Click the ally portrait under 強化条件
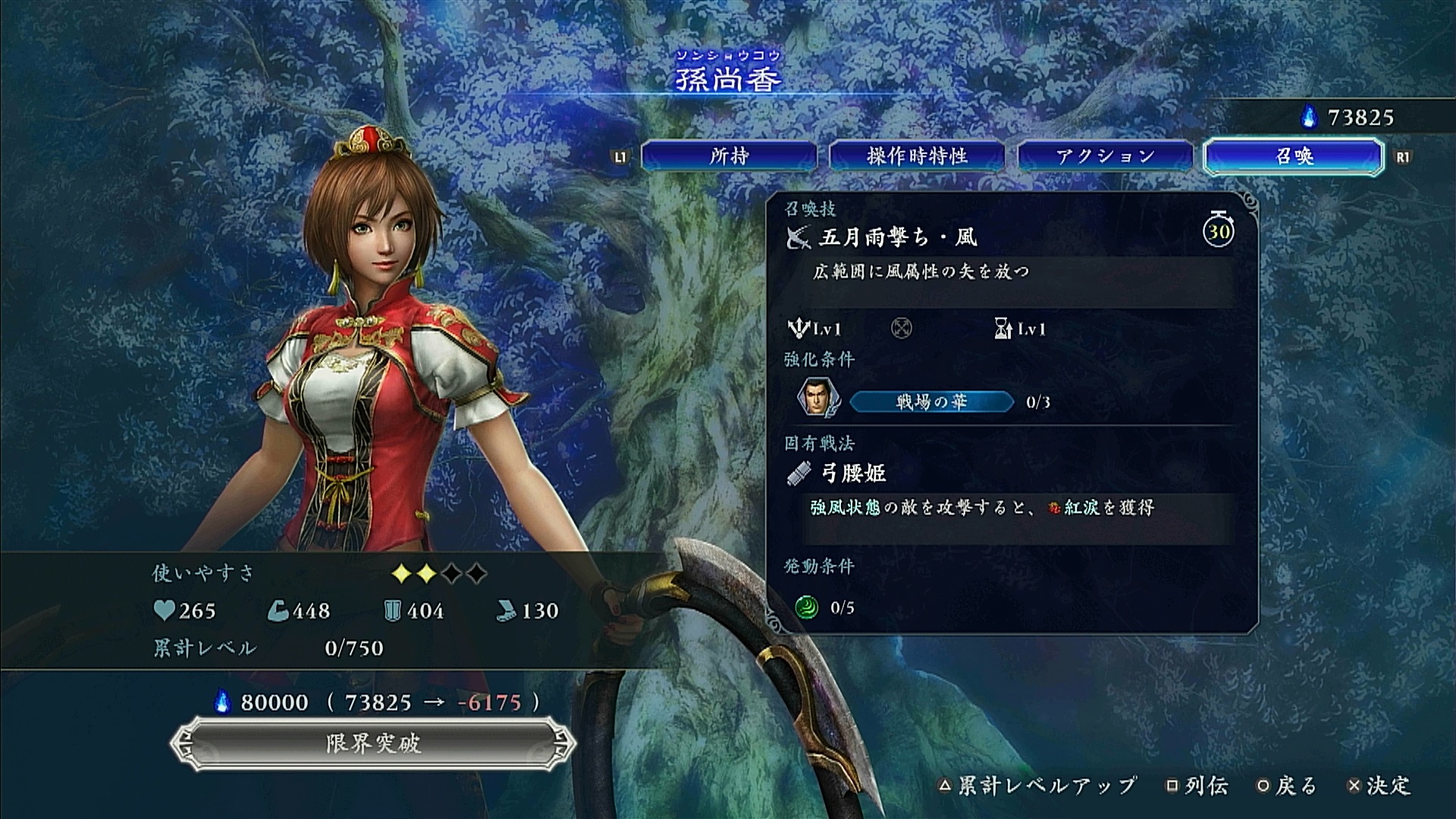1456x819 pixels. (x=816, y=397)
